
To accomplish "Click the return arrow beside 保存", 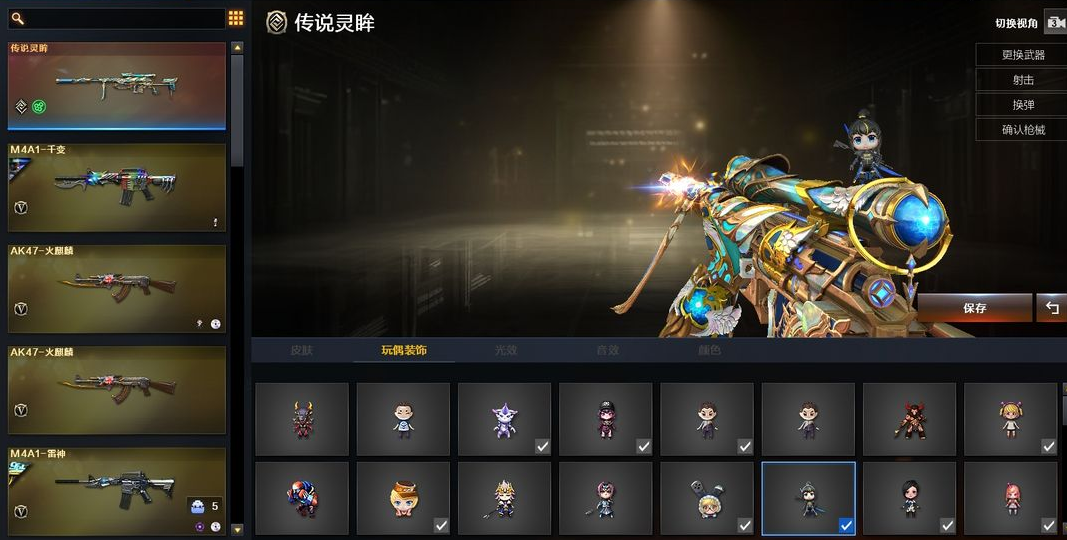I will (1051, 308).
